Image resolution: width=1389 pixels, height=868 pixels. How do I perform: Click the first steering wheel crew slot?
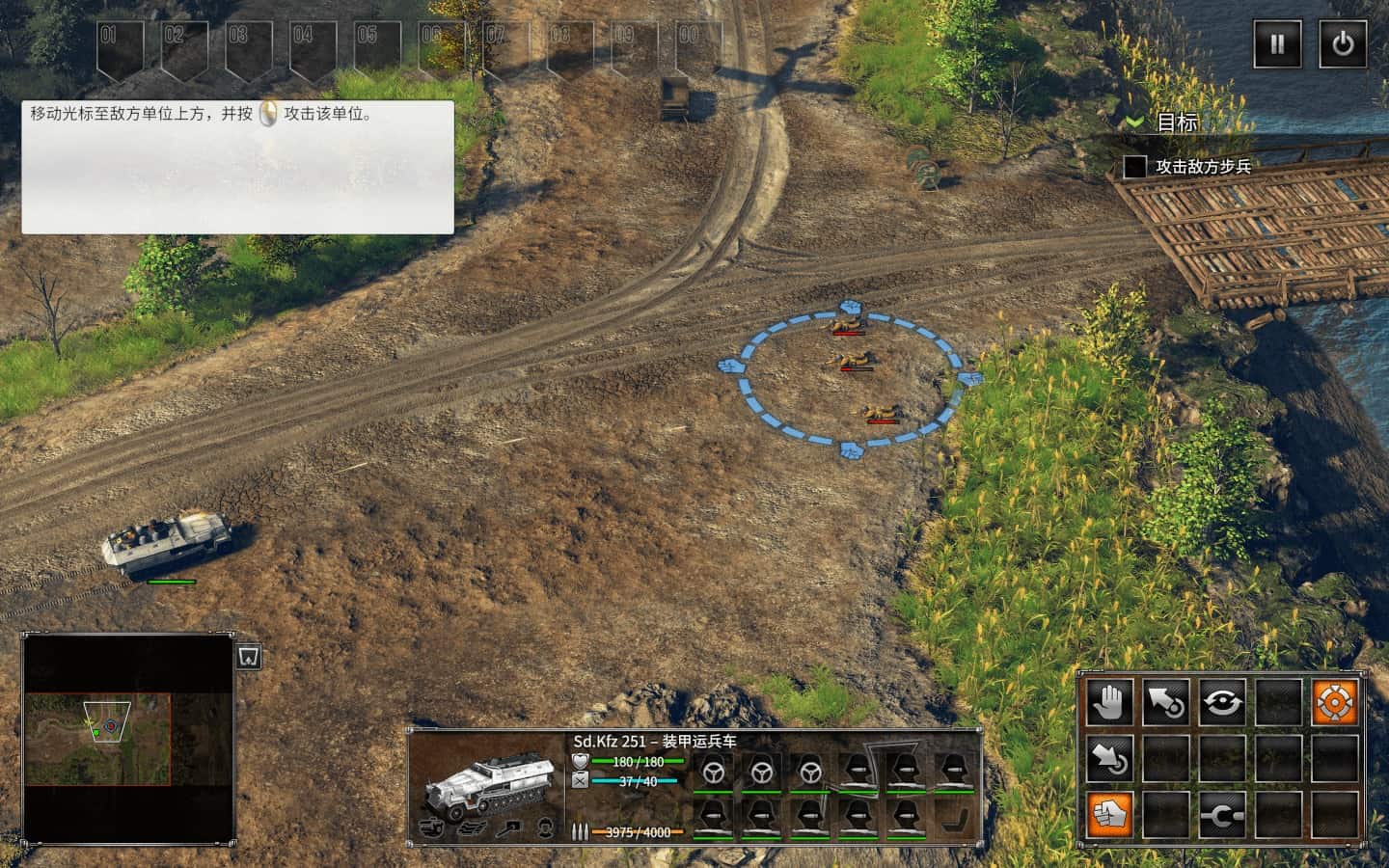[x=714, y=772]
